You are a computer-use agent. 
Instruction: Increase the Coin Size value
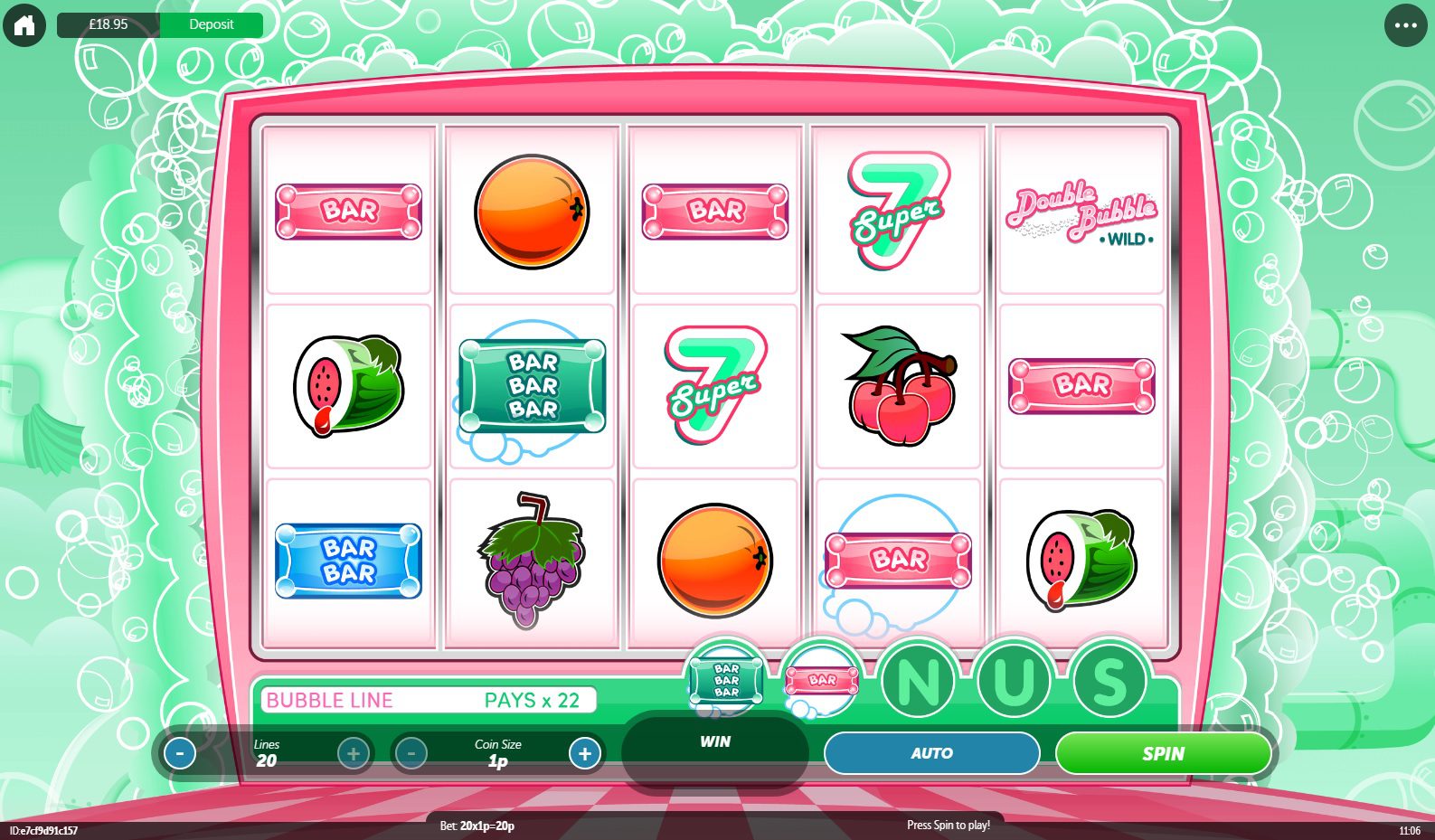[584, 752]
